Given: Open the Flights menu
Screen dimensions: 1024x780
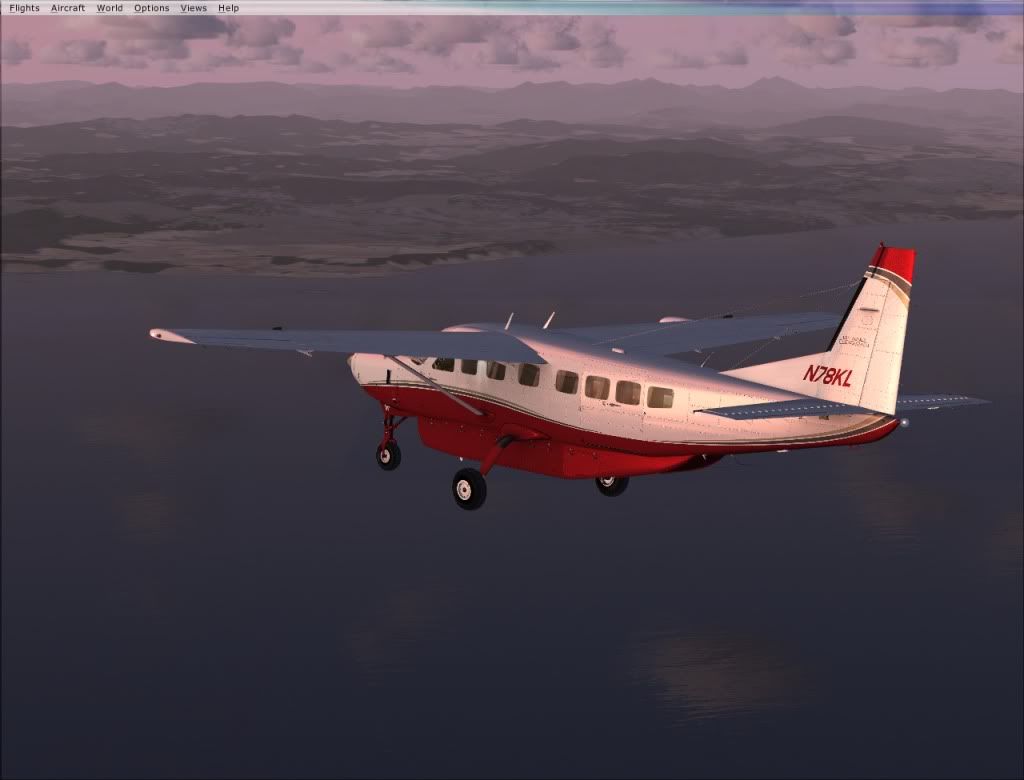Looking at the screenshot, I should click(x=24, y=8).
